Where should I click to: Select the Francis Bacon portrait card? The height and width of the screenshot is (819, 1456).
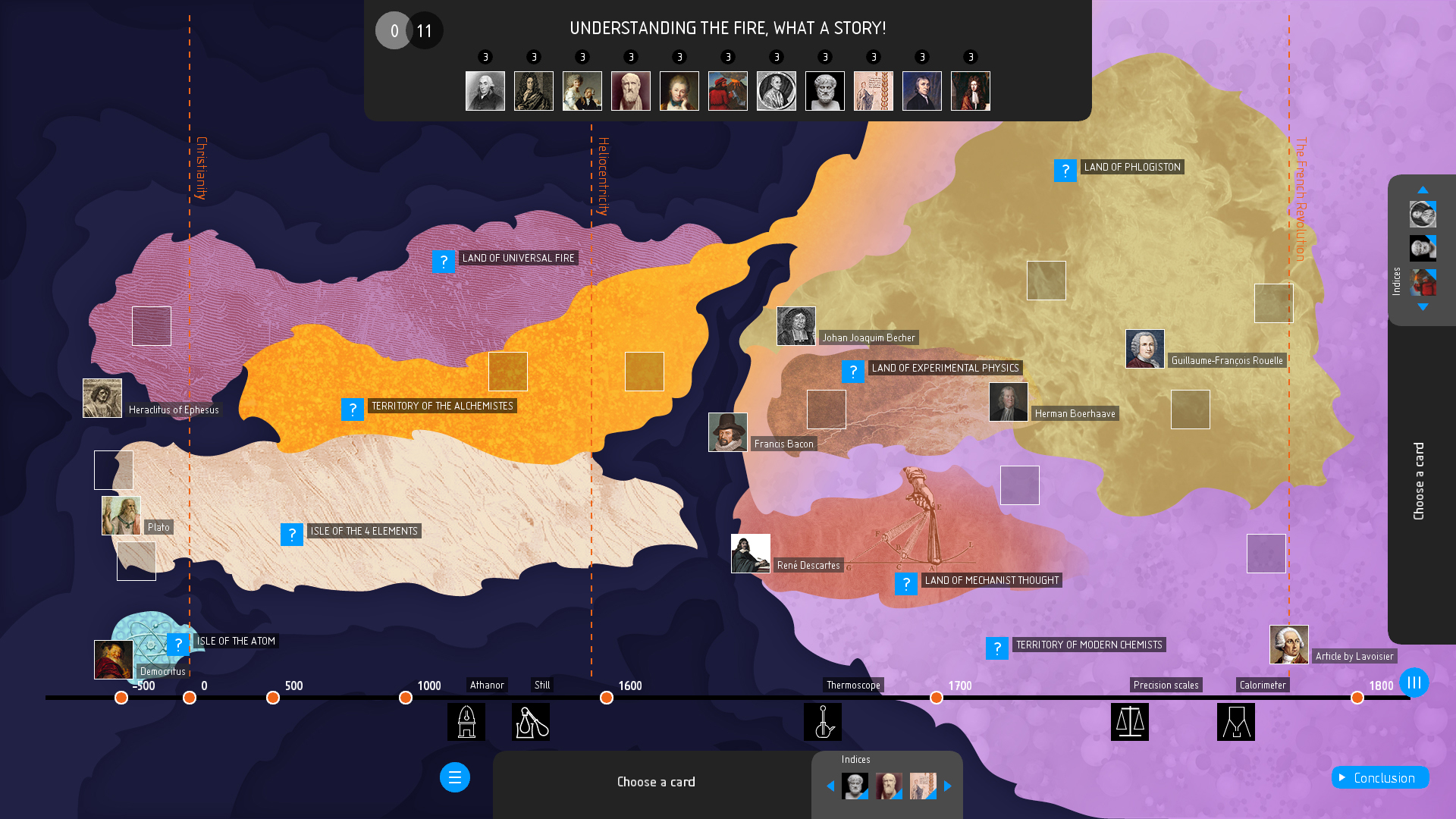click(x=728, y=432)
